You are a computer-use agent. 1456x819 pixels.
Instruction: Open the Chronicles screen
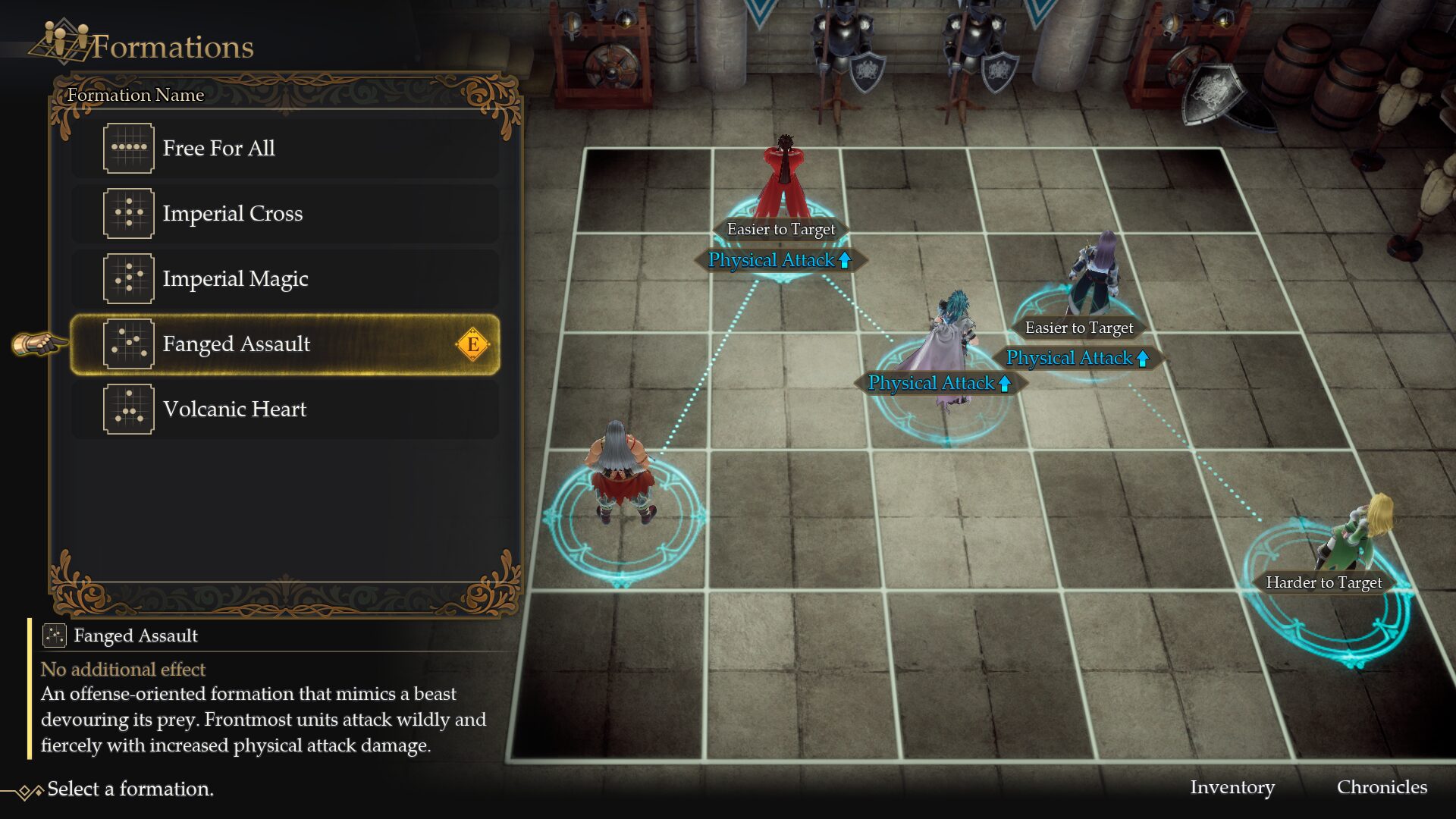coord(1381,787)
